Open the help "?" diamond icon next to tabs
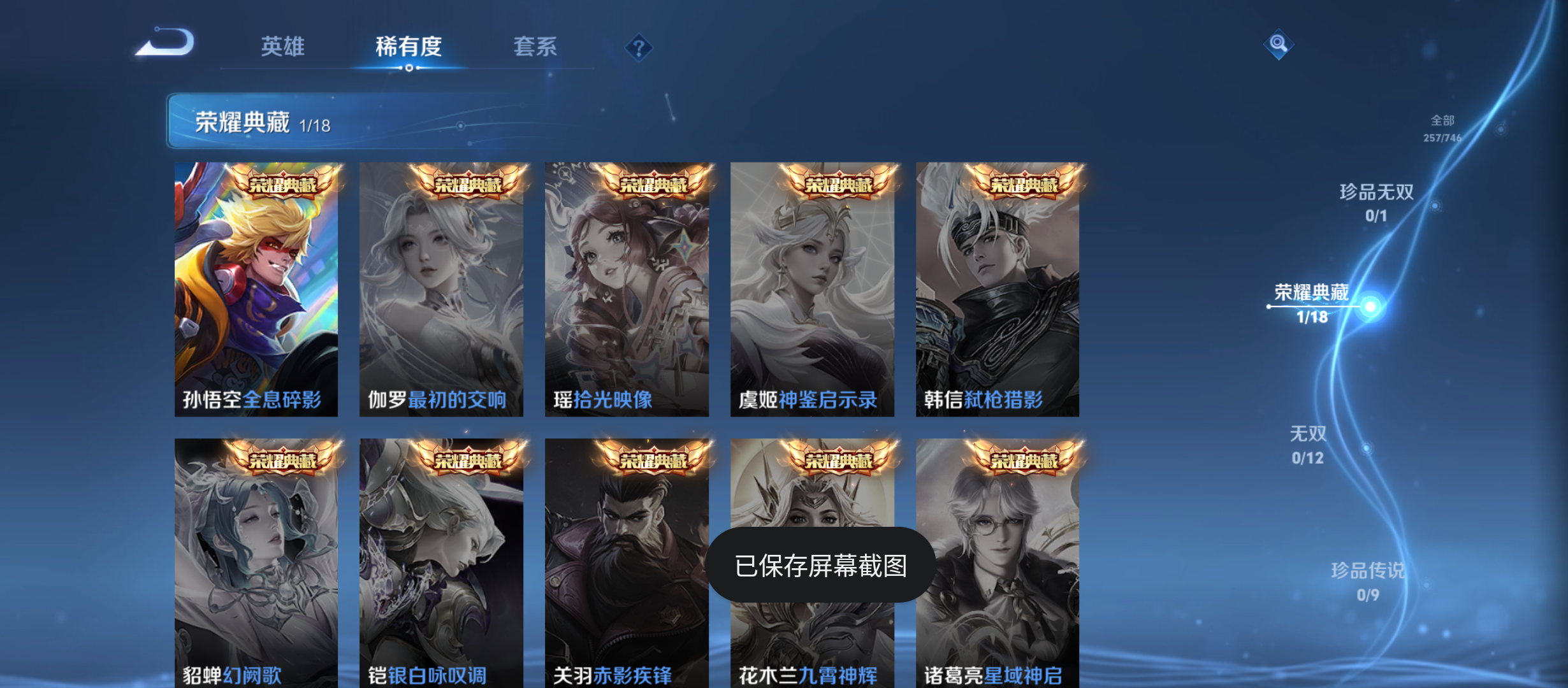Image resolution: width=1568 pixels, height=688 pixels. [639, 47]
